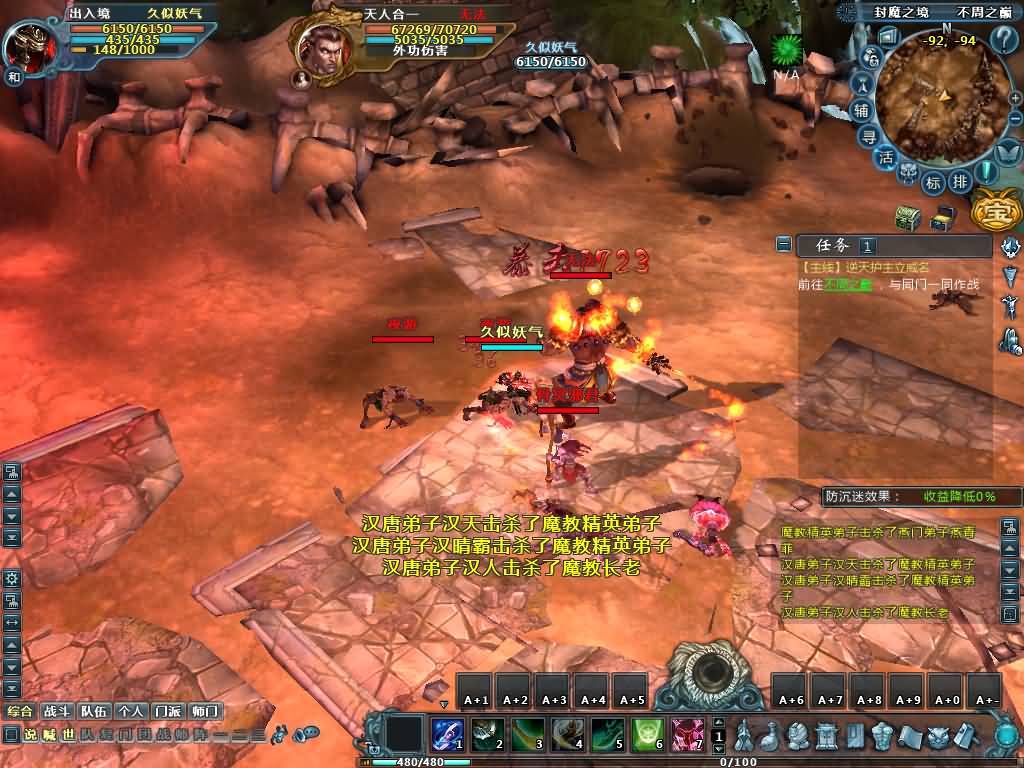Collapse the 任务 quest tracker panel

pyautogui.click(x=784, y=245)
